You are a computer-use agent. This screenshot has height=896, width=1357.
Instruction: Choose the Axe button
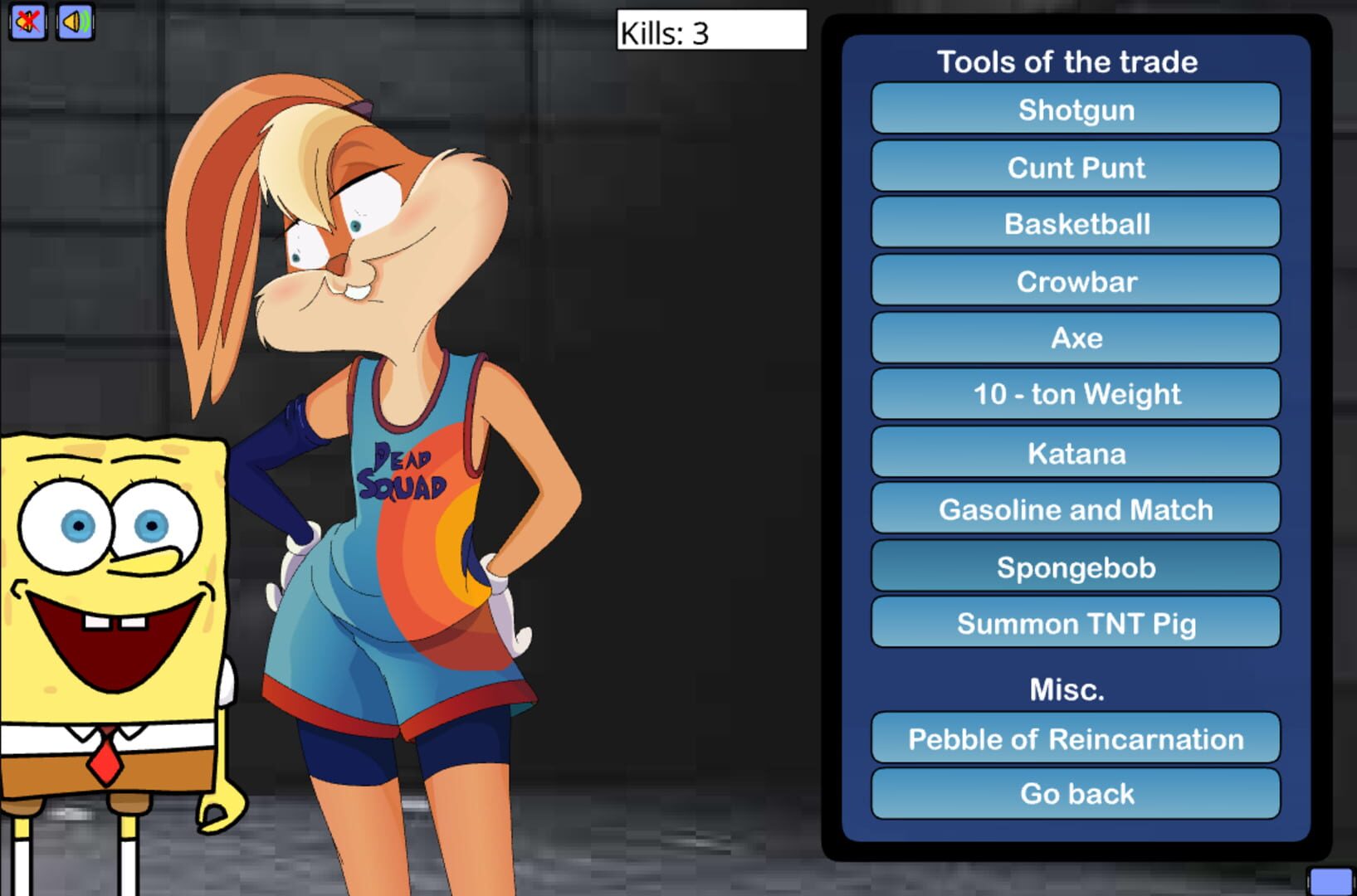point(1075,338)
